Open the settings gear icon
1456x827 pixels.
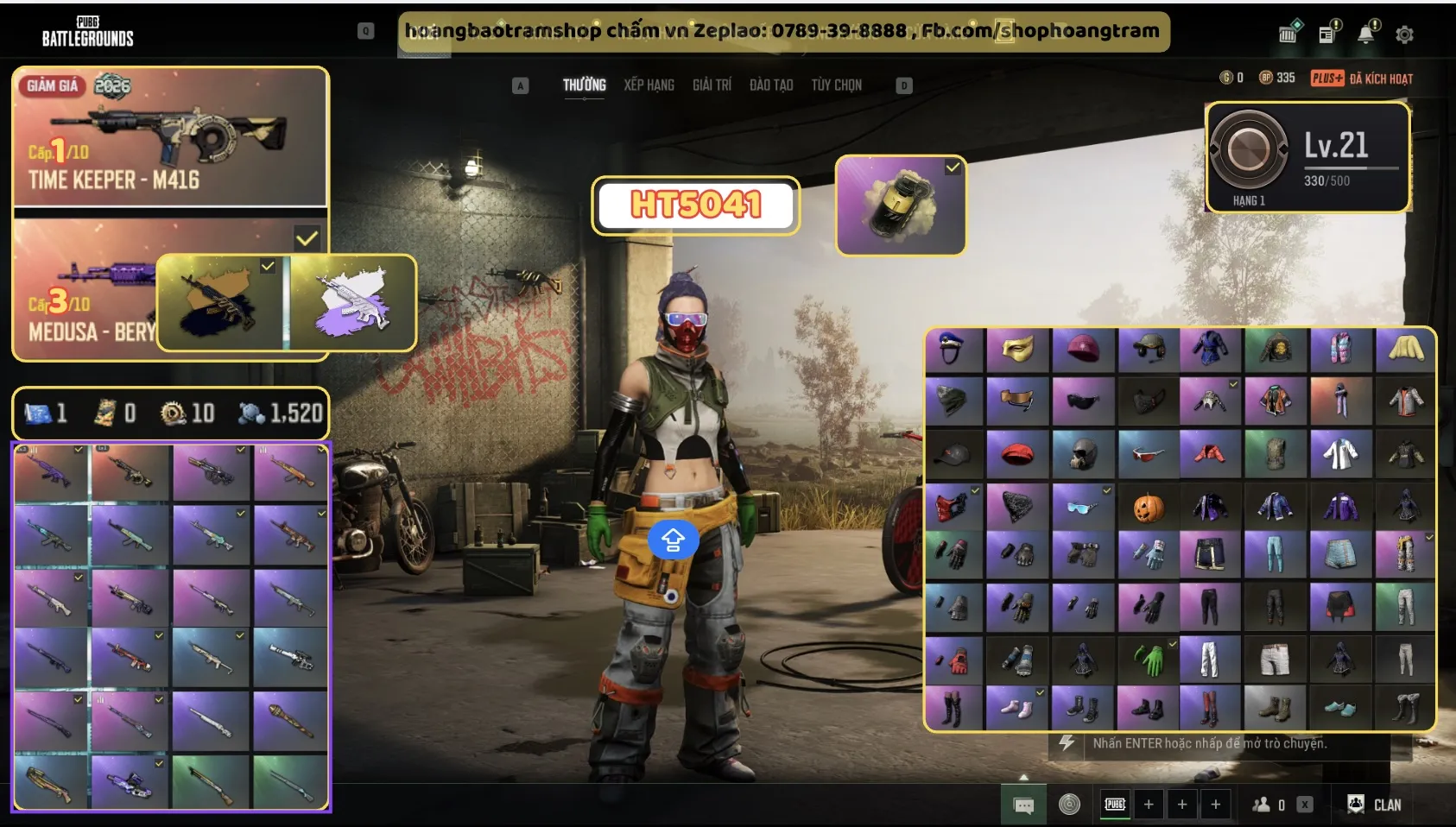1405,35
